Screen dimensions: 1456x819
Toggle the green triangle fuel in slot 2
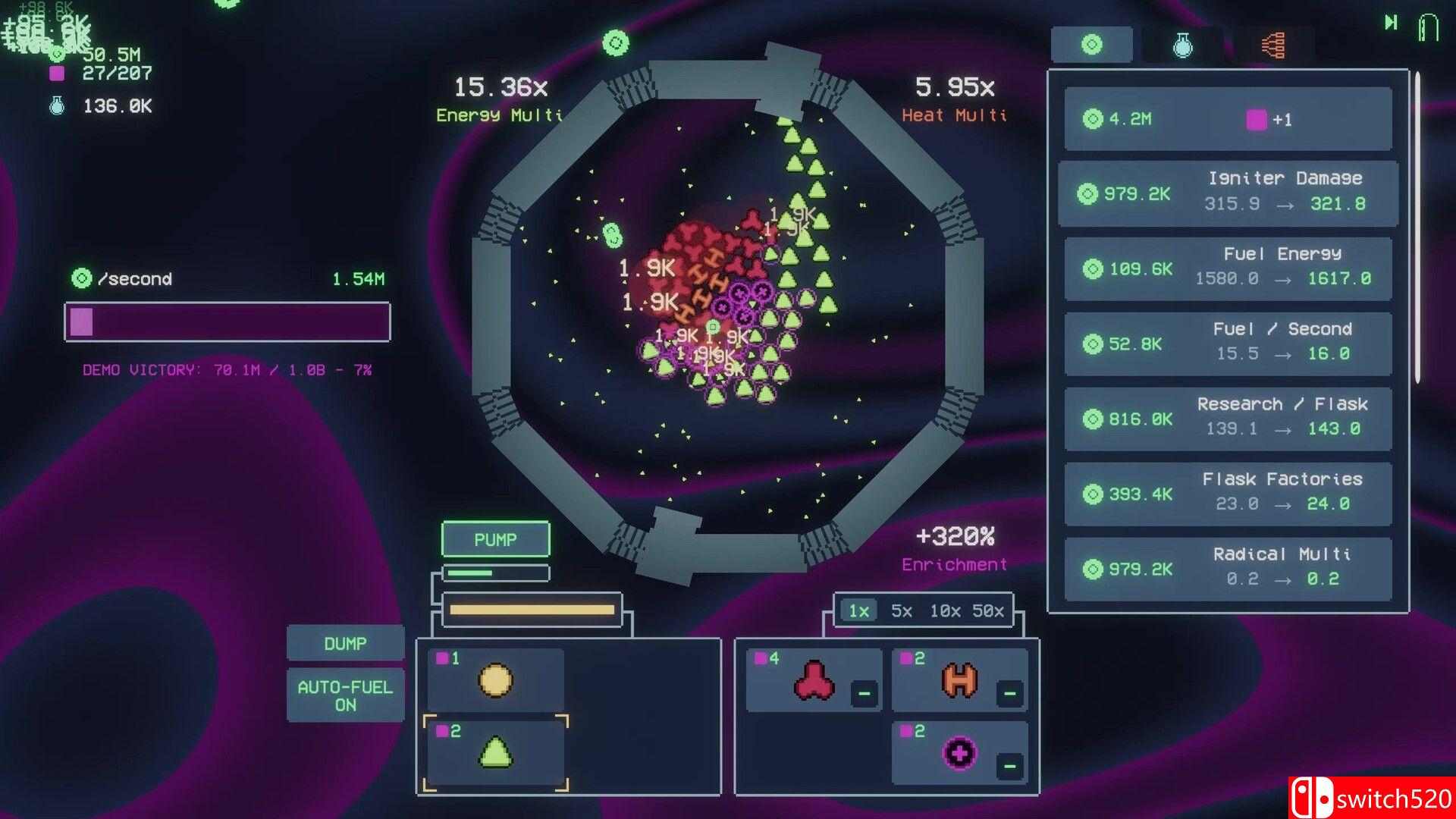tap(495, 753)
